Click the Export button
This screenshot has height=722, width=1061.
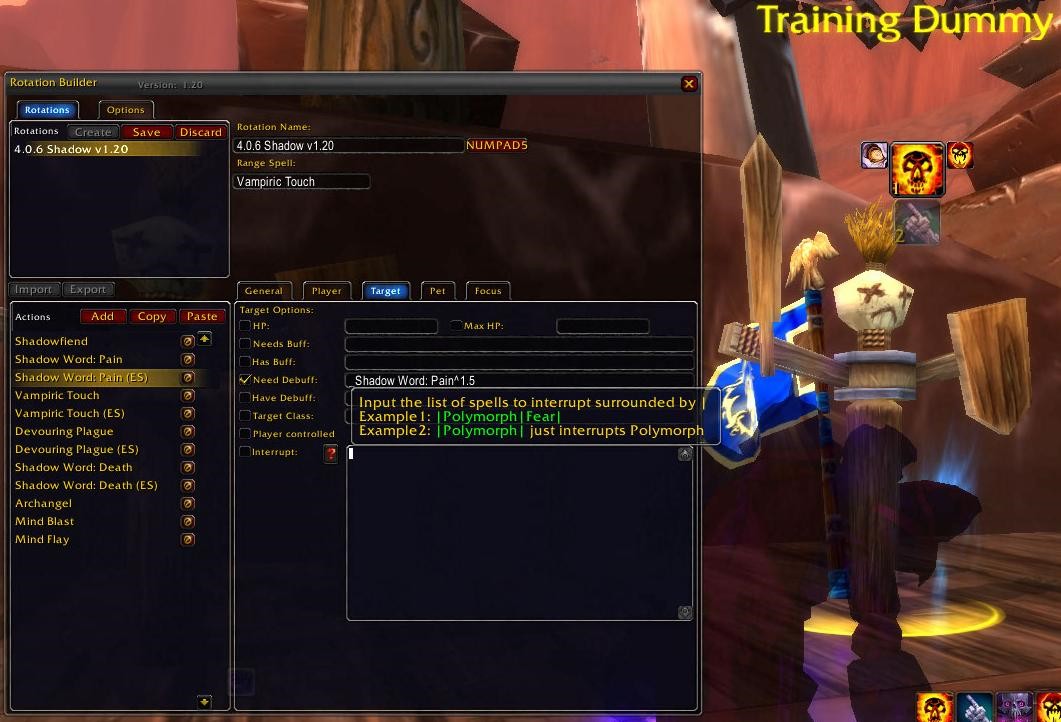[88, 289]
